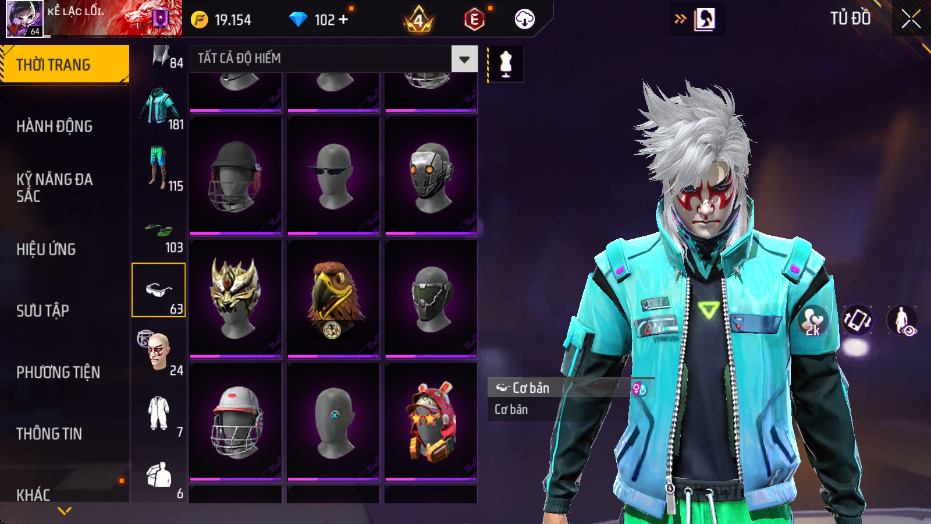The width and height of the screenshot is (931, 524).
Task: Open the HÀNH ĐỘNG category
Action: tap(55, 126)
